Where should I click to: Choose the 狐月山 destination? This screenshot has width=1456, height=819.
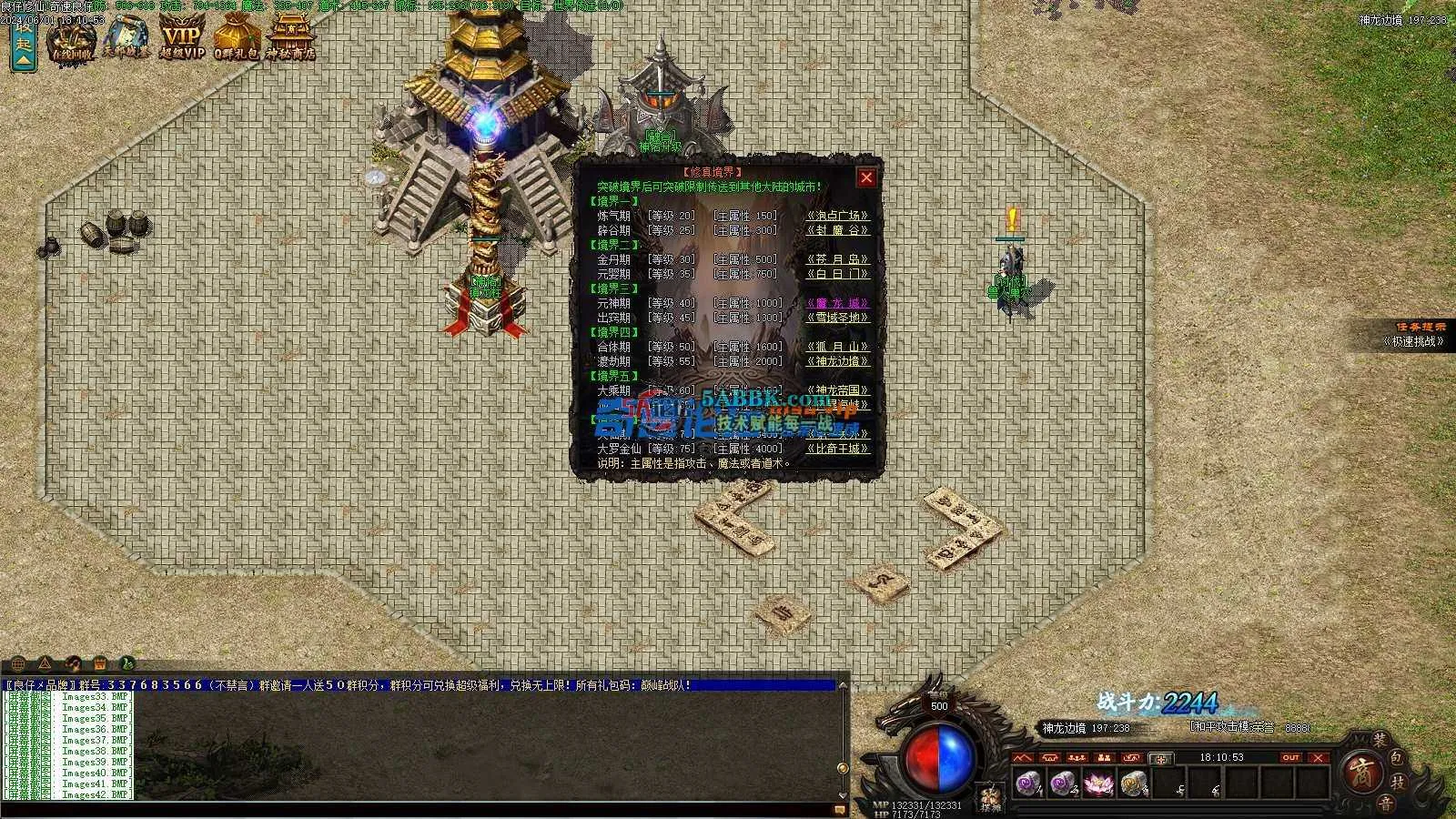pyautogui.click(x=837, y=348)
